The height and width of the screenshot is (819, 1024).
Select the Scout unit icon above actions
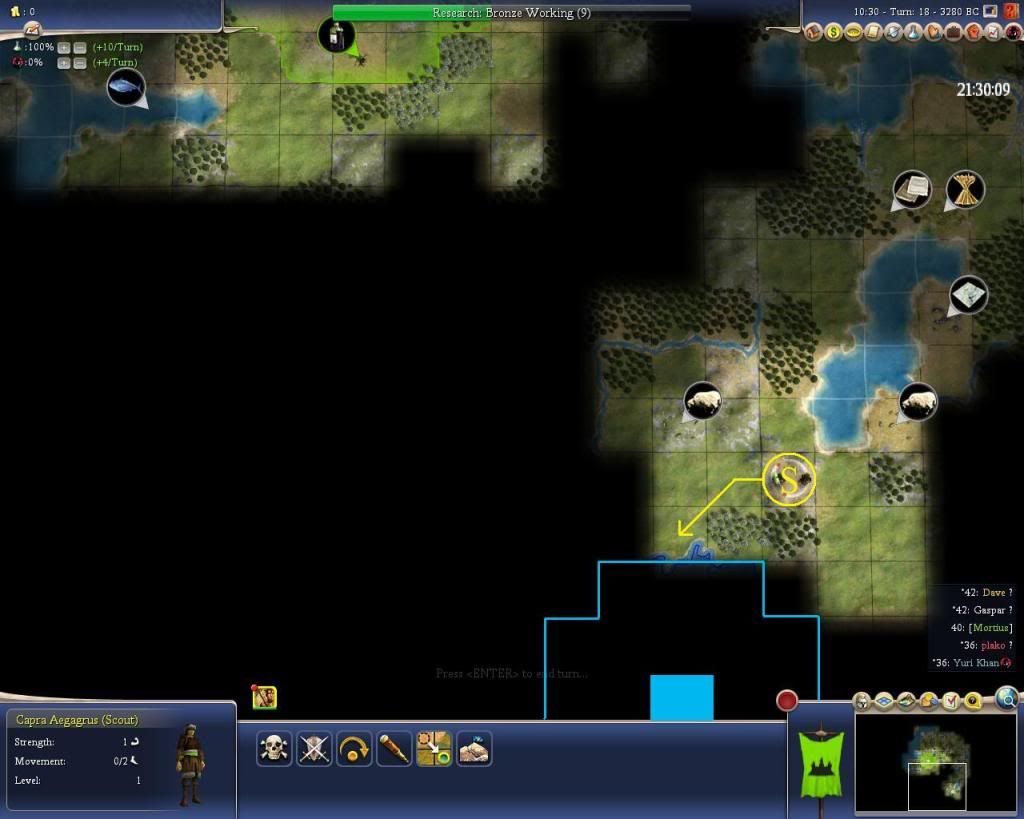click(x=265, y=698)
